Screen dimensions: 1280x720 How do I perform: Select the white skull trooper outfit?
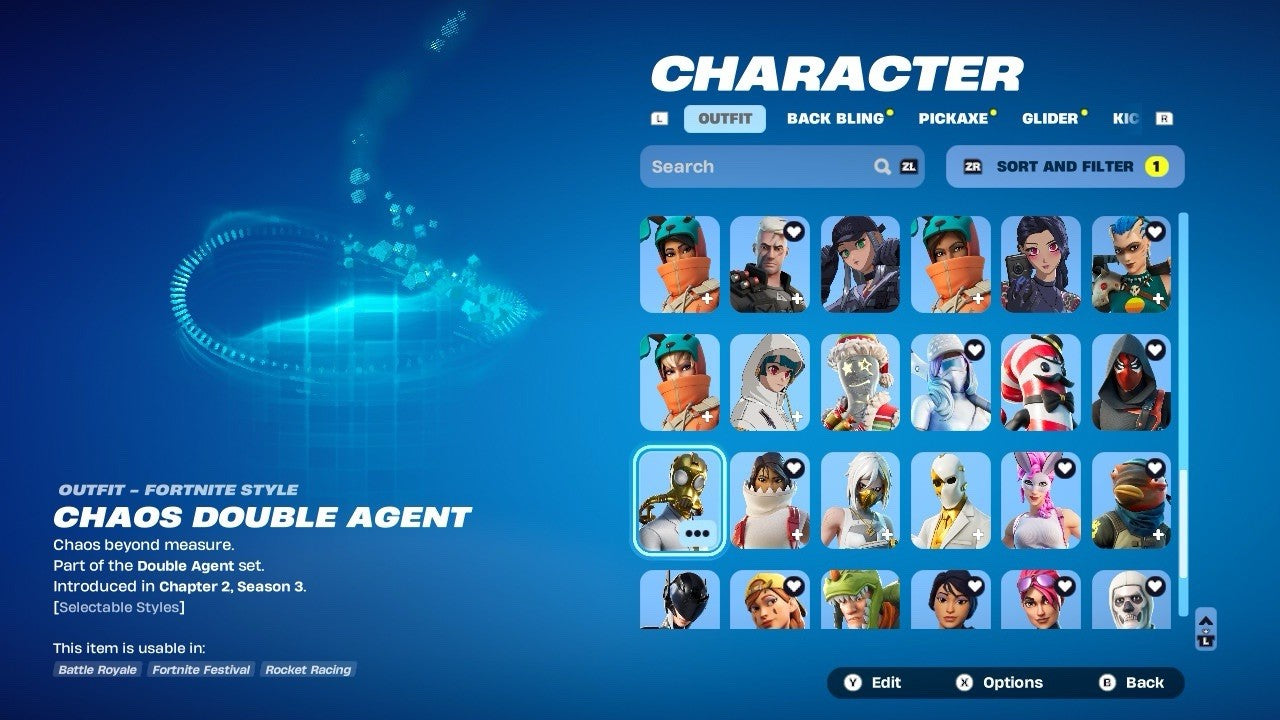tap(1131, 600)
